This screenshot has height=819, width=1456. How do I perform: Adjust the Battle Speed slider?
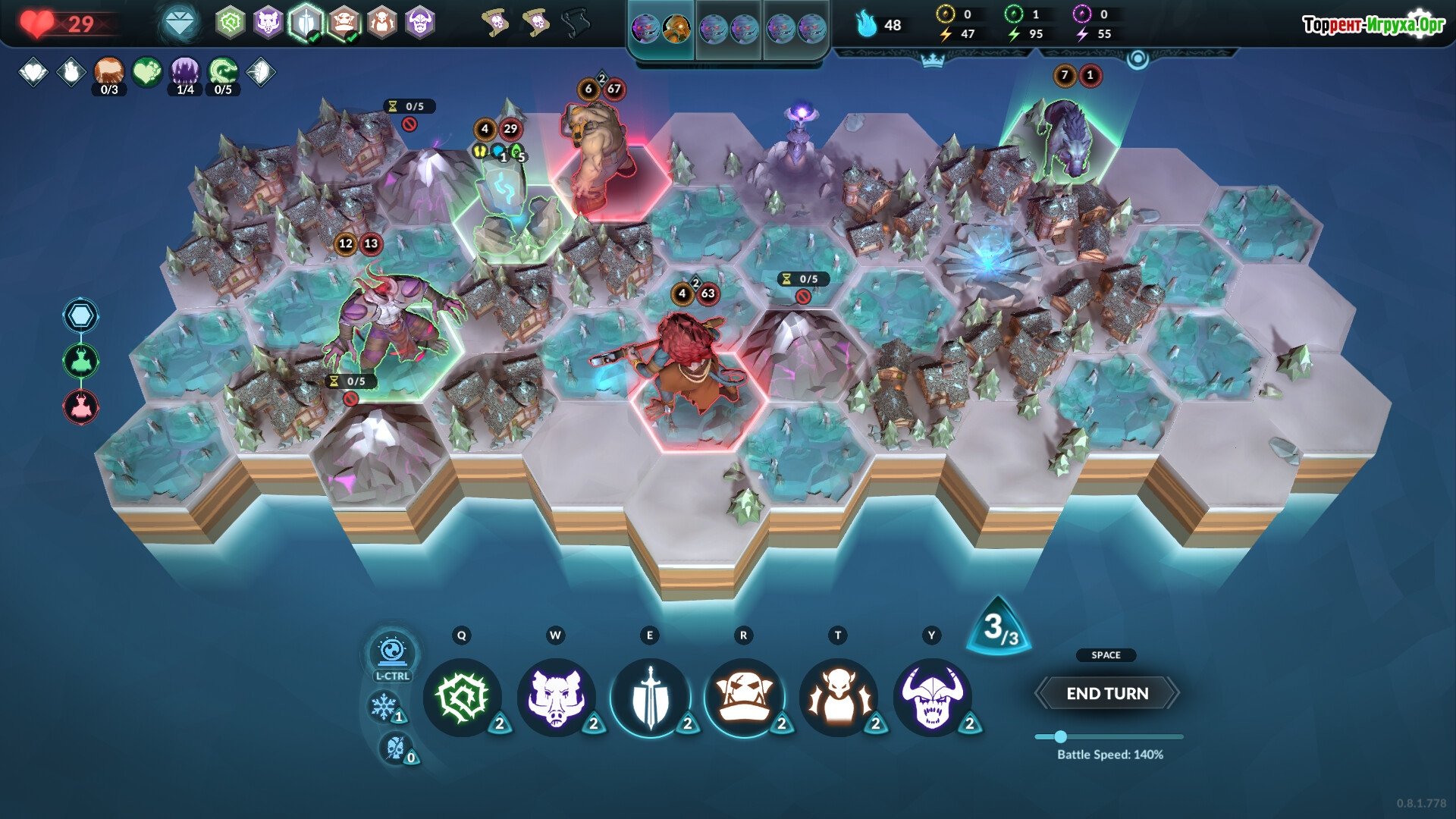click(x=1060, y=736)
